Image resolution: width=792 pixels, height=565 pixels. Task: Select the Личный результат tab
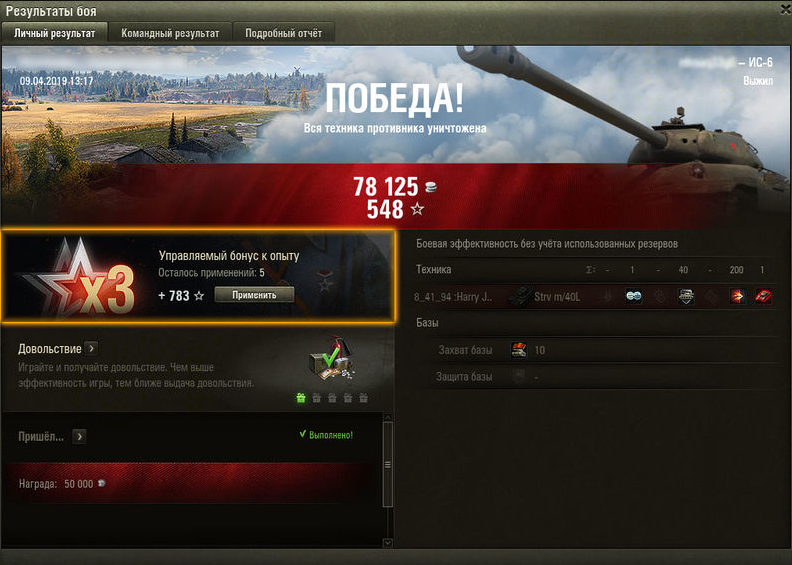coord(55,33)
